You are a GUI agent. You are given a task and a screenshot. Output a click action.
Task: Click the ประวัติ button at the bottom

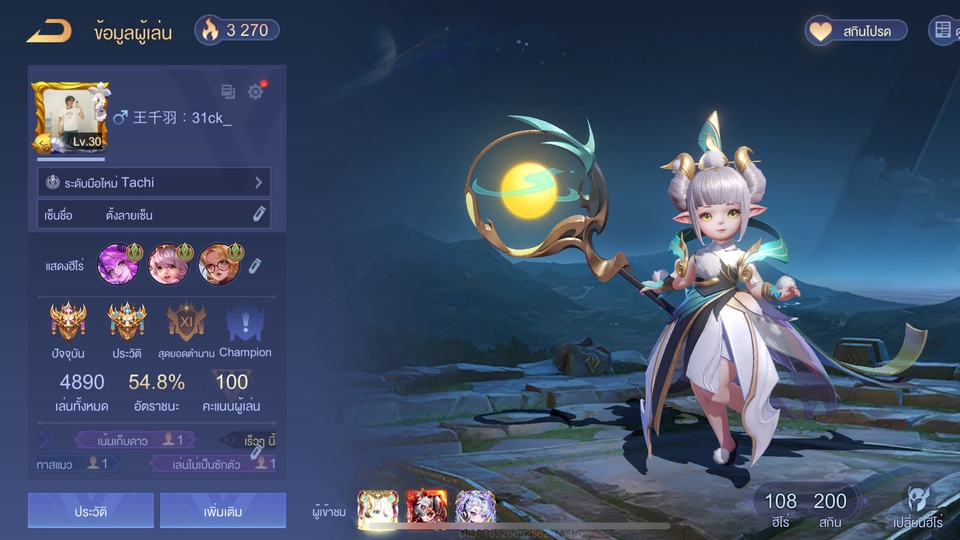pyautogui.click(x=91, y=511)
